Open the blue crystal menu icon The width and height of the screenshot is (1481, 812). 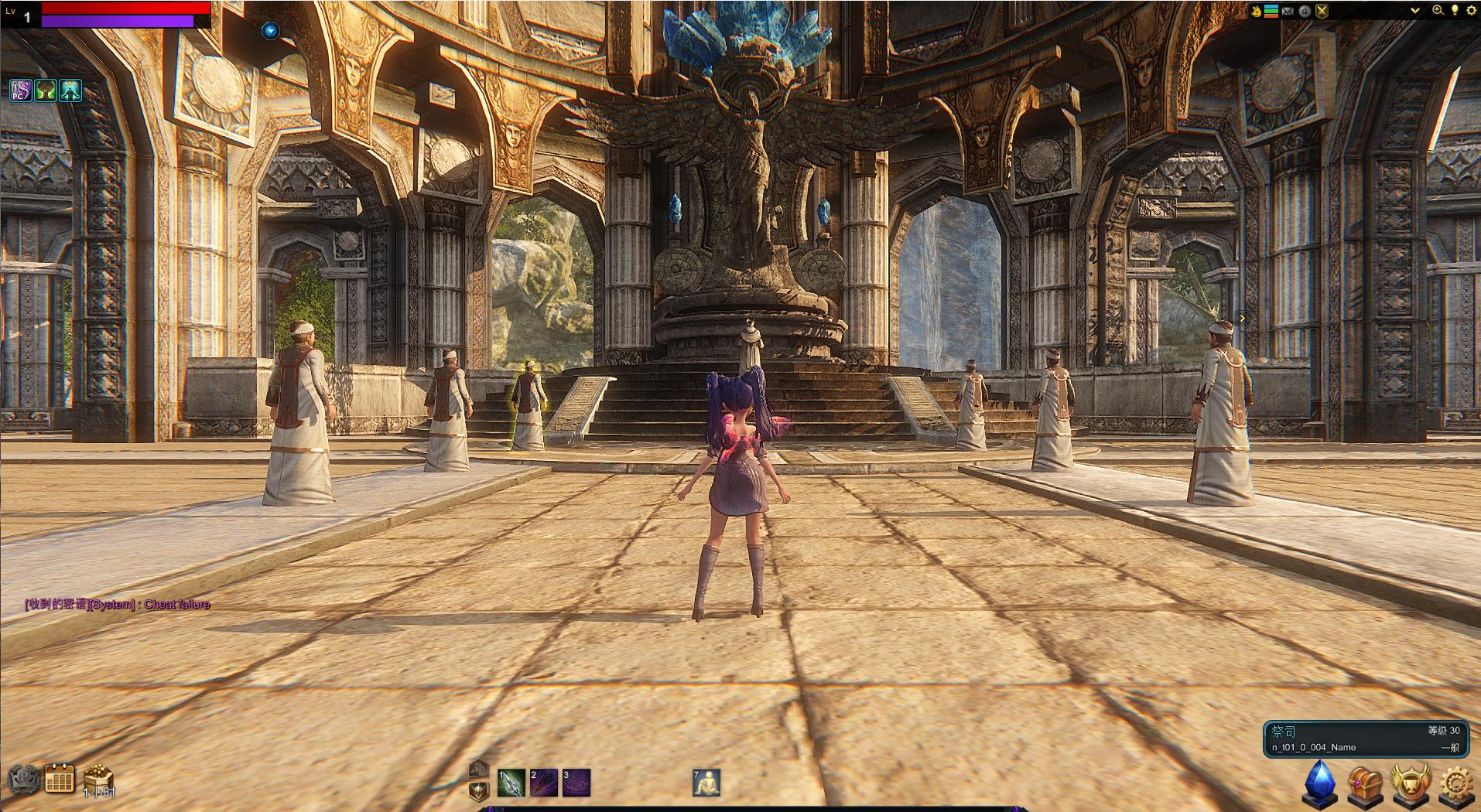coord(1320,783)
